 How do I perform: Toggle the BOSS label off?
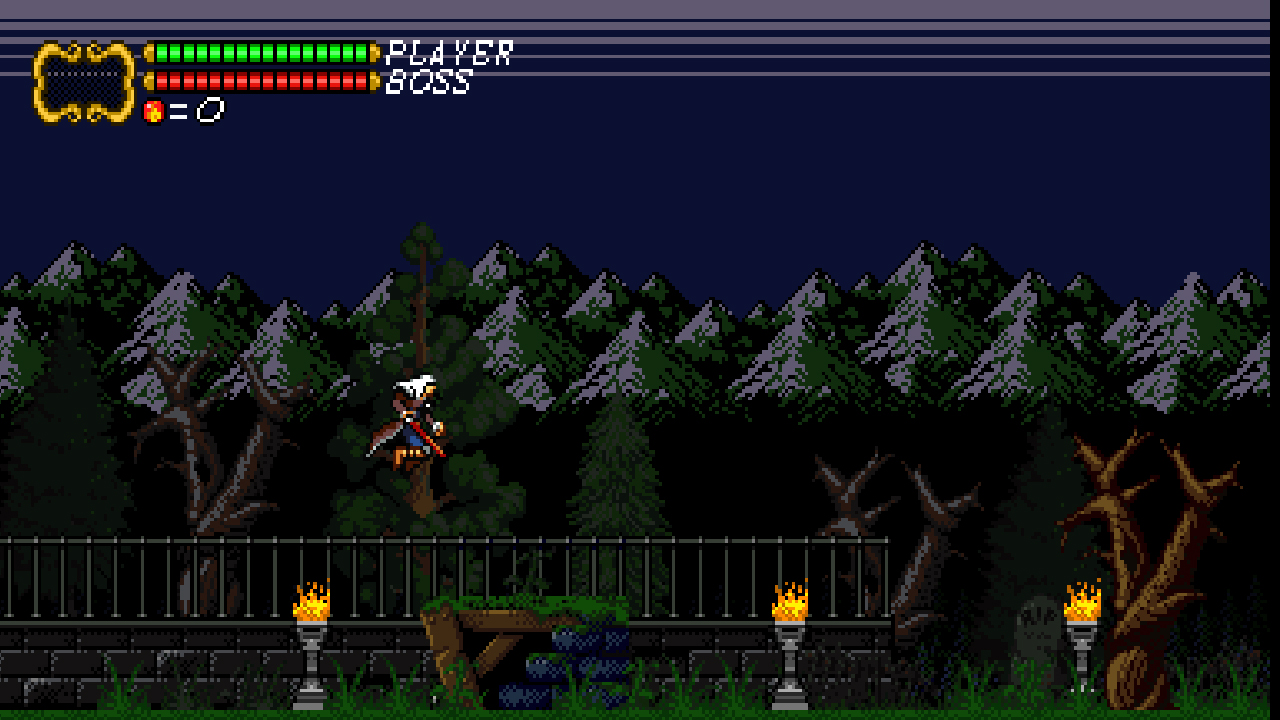click(430, 85)
